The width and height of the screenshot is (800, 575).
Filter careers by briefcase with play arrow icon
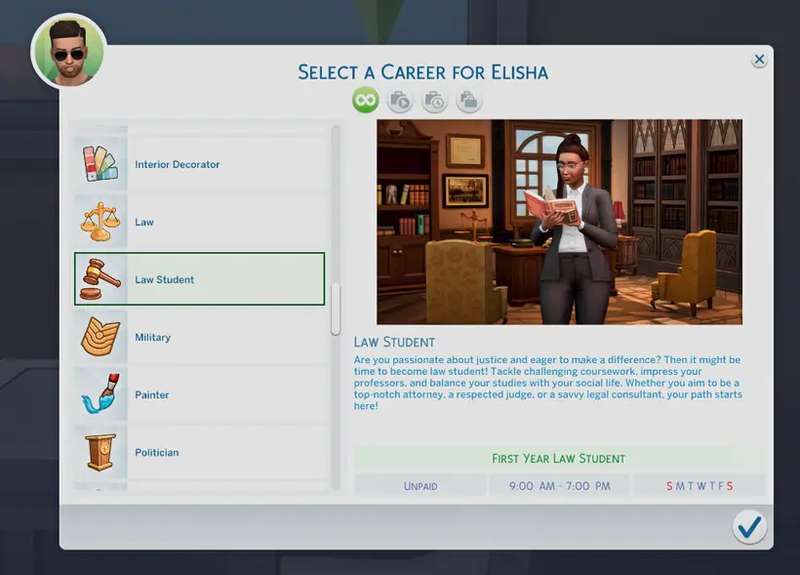[x=400, y=100]
